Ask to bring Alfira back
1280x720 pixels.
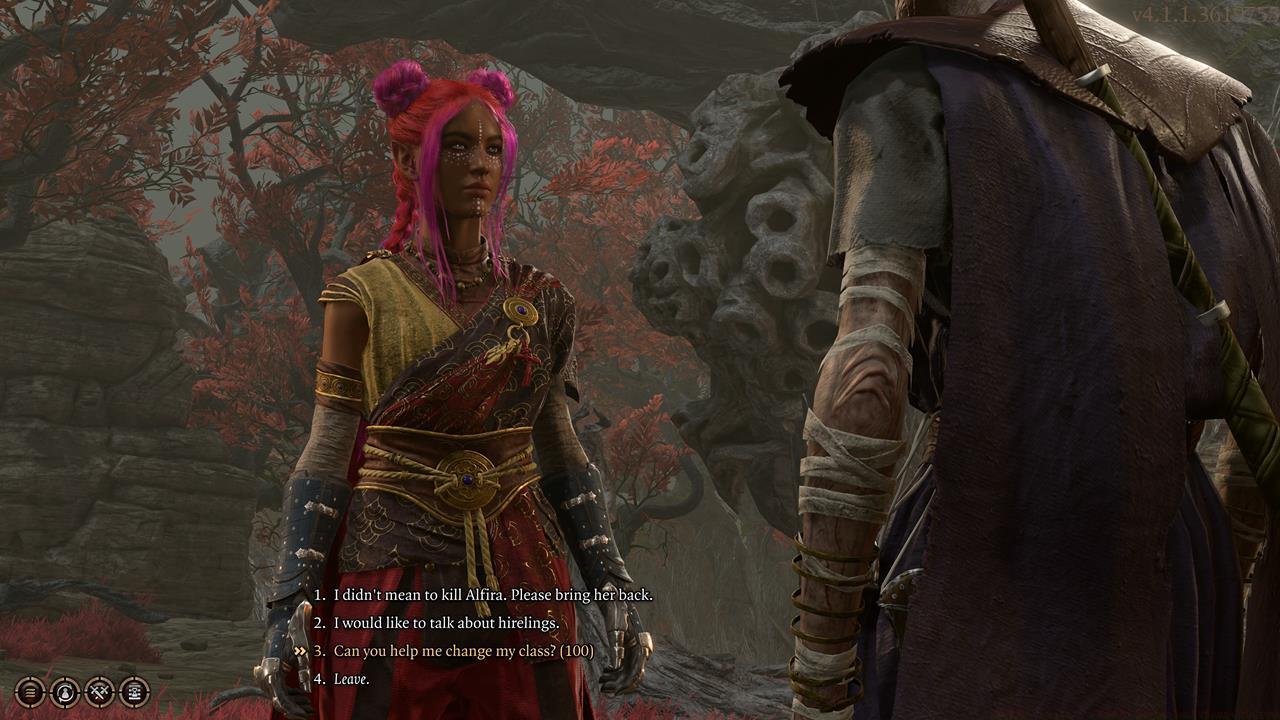[493, 595]
